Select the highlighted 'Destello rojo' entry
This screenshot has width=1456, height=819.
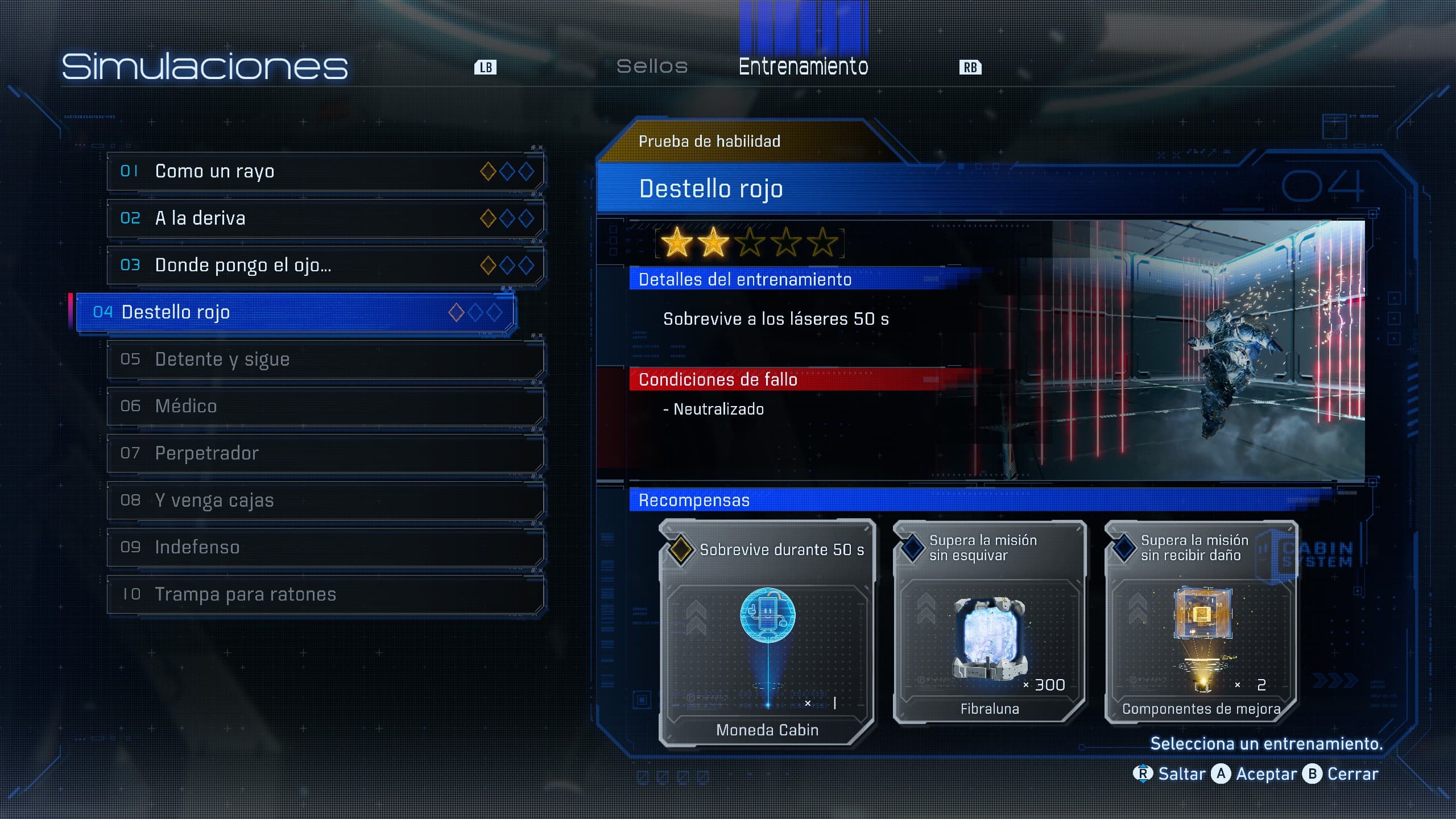[296, 312]
